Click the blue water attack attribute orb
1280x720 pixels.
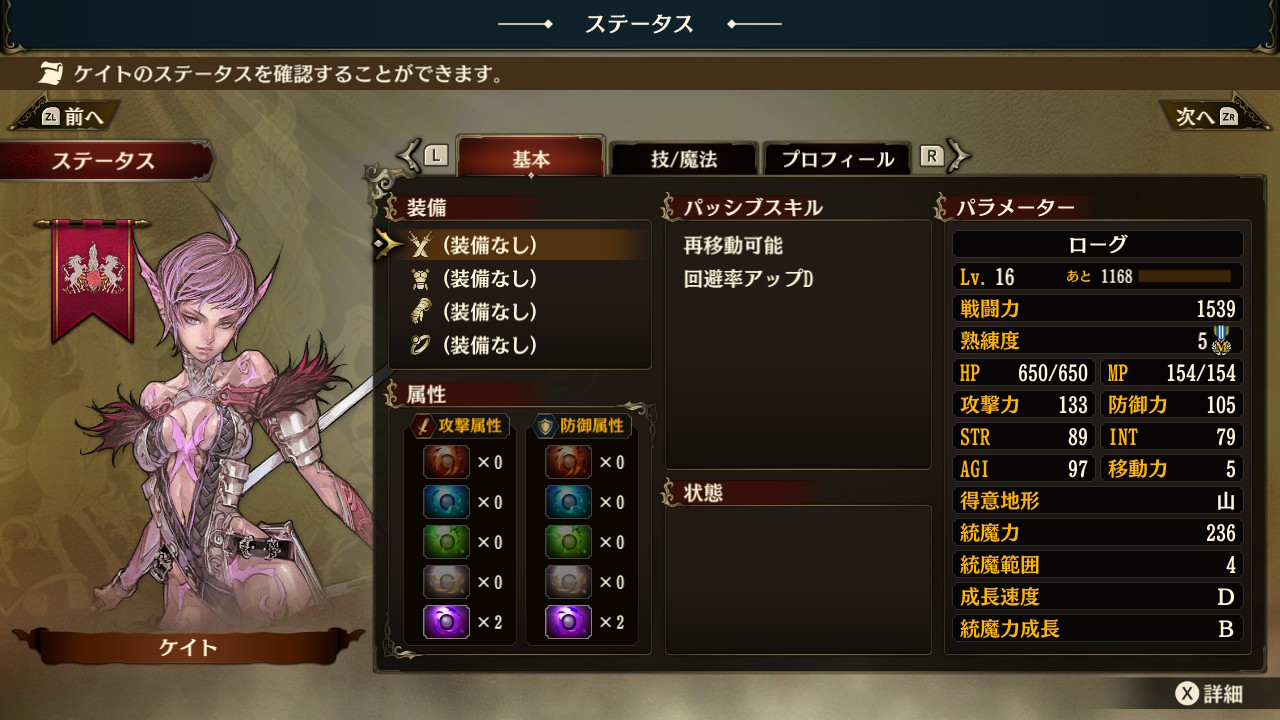click(x=446, y=502)
